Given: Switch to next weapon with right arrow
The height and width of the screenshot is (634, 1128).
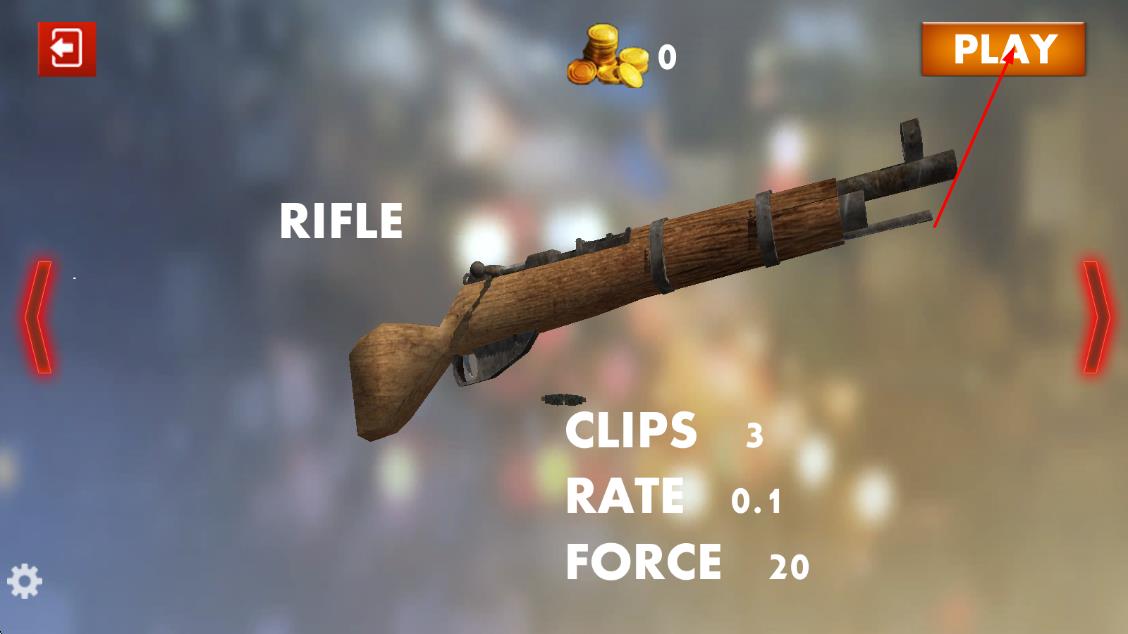Looking at the screenshot, I should coord(1095,318).
